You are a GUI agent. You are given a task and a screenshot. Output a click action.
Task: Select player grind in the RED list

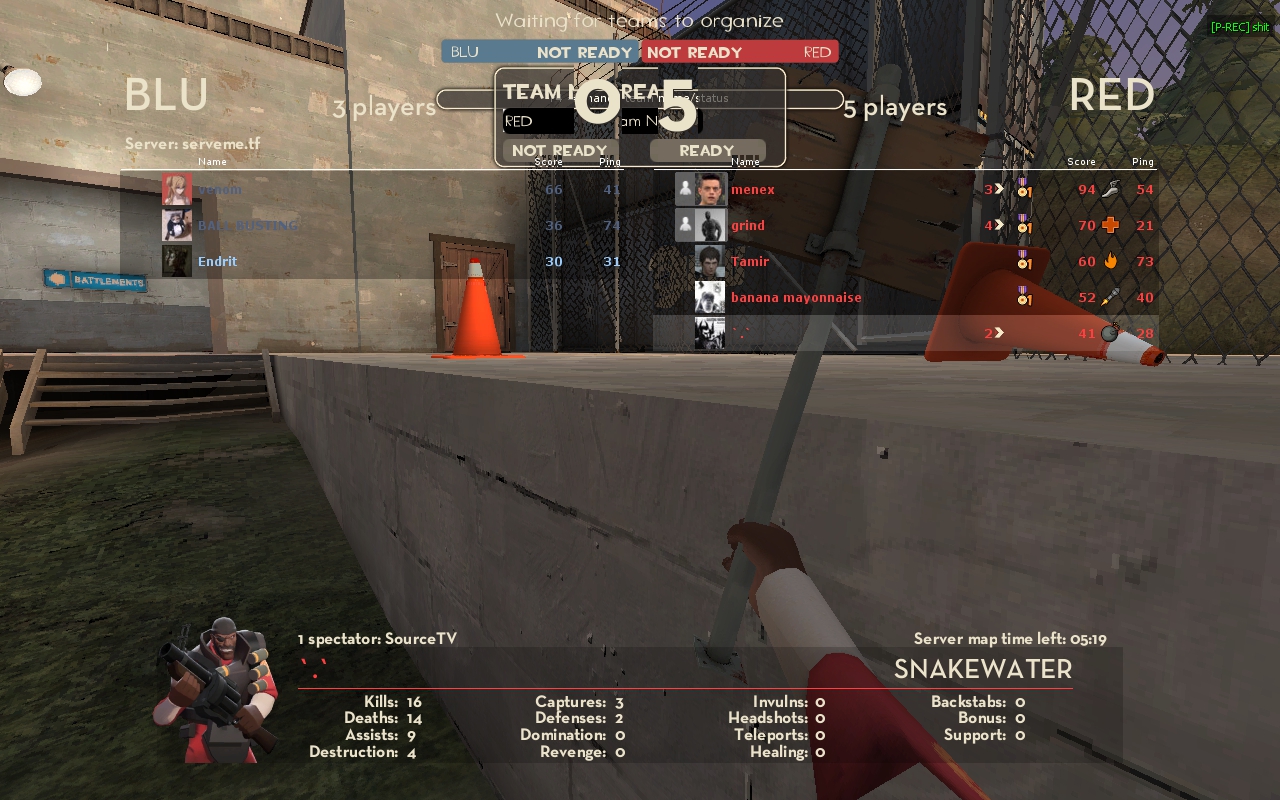[747, 225]
